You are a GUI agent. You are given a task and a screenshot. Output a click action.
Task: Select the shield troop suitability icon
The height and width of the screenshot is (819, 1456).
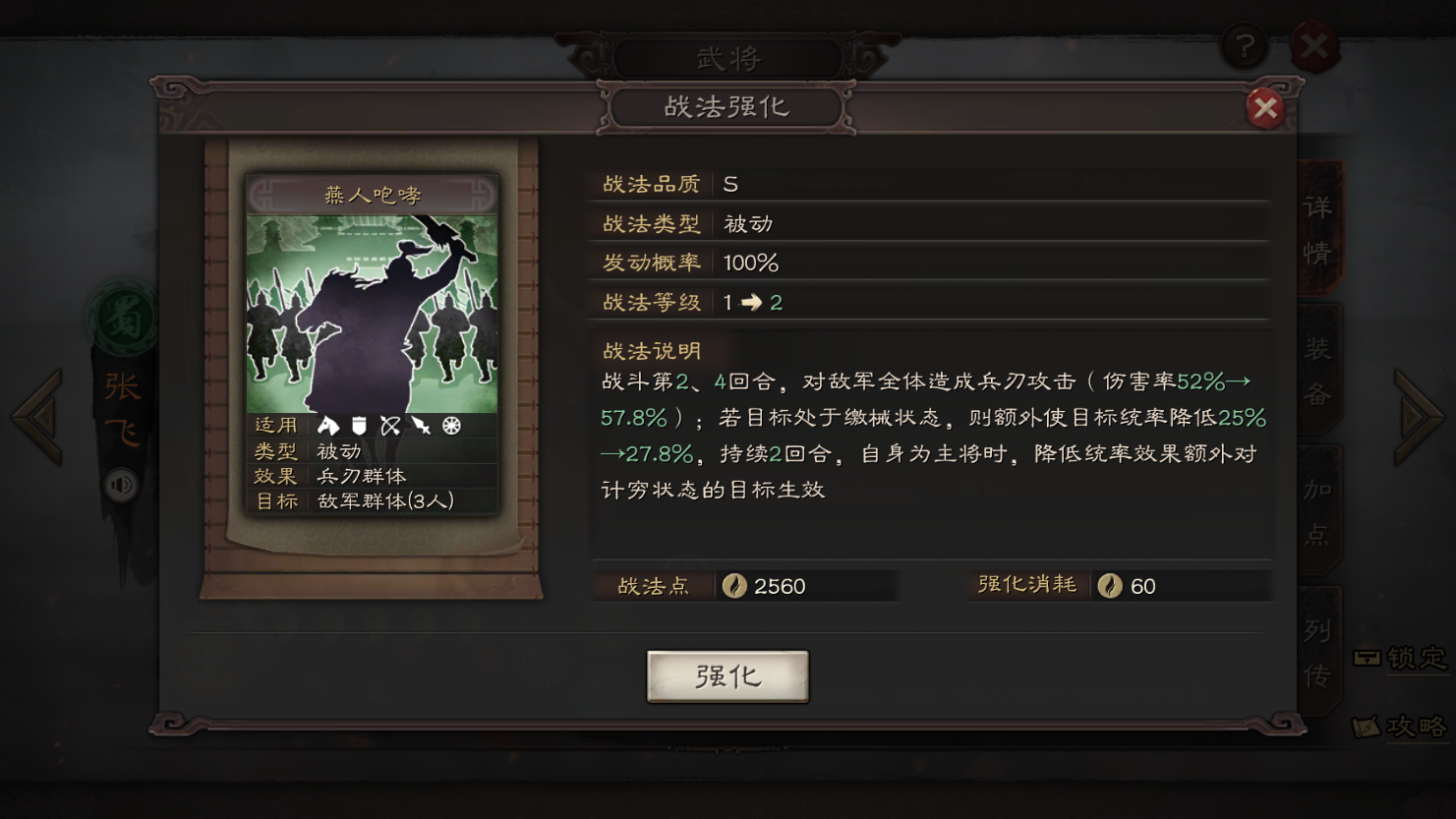click(359, 426)
